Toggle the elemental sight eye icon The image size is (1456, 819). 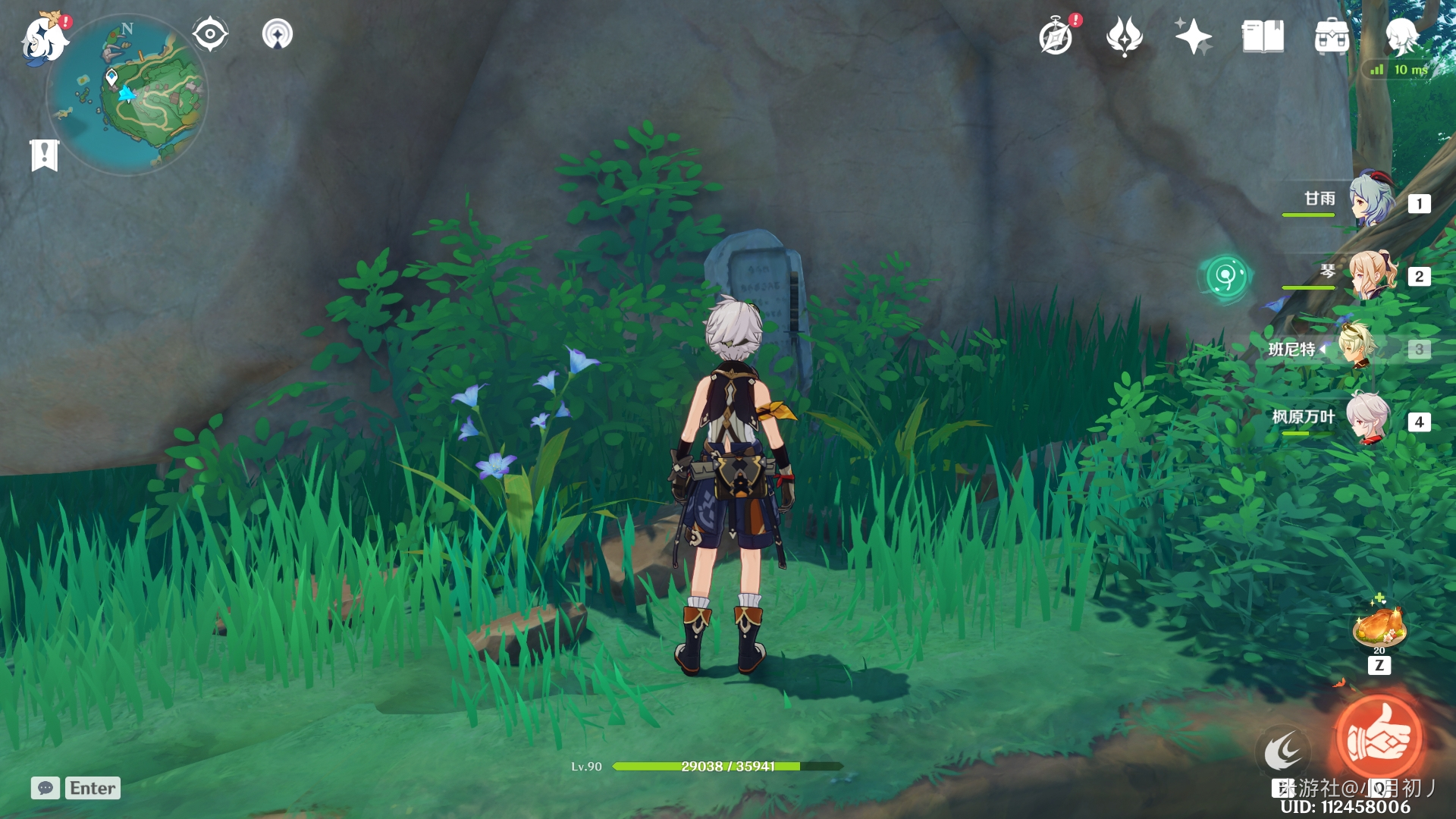tap(210, 35)
